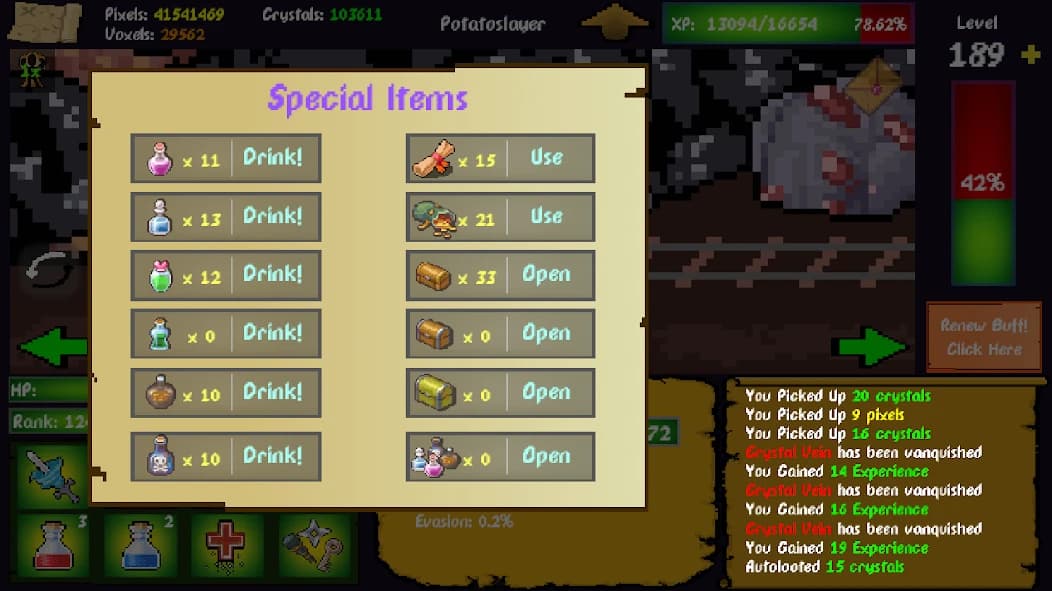
Task: Use the rolled scroll item
Action: [x=547, y=158]
